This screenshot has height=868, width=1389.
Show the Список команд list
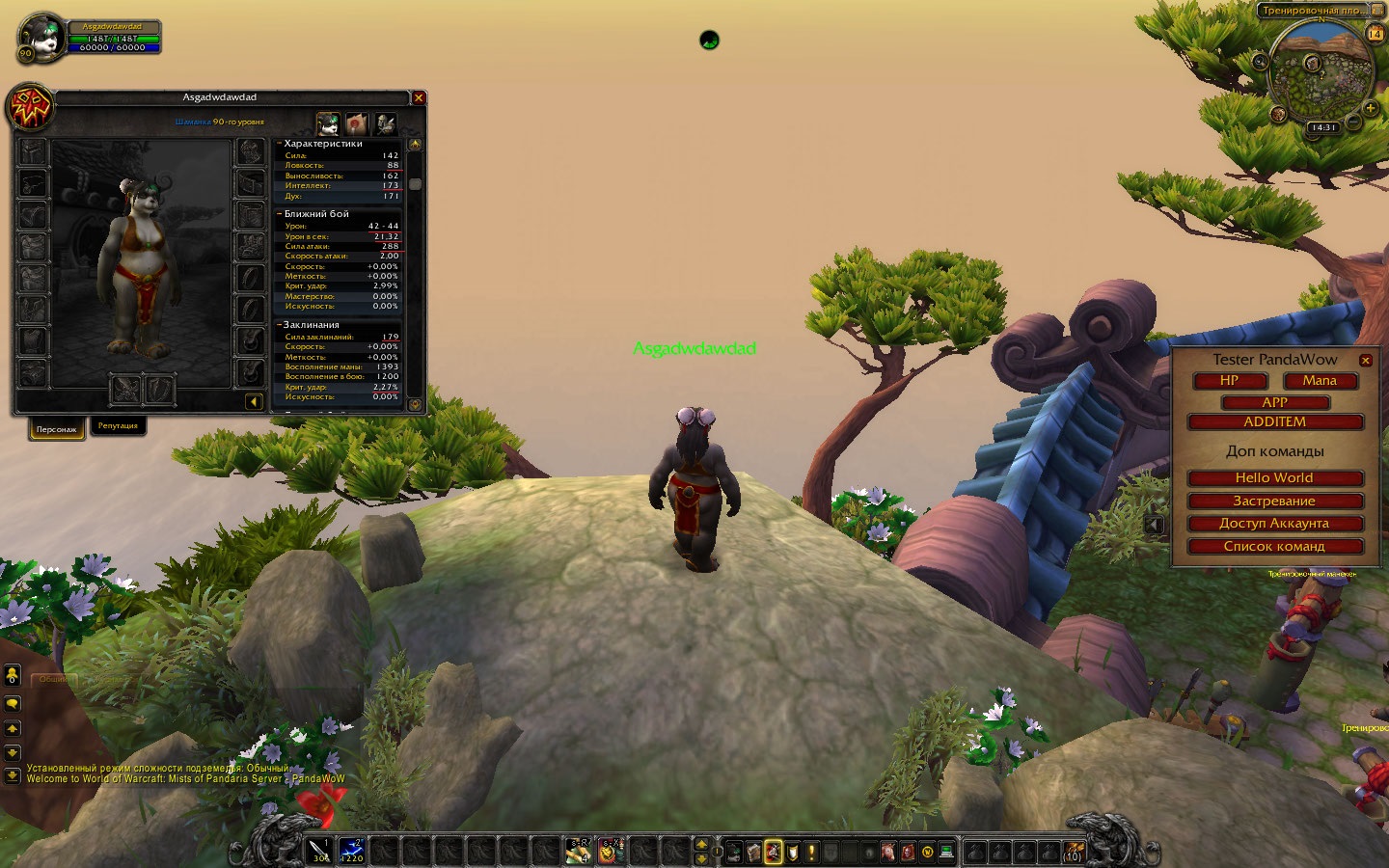1274,547
